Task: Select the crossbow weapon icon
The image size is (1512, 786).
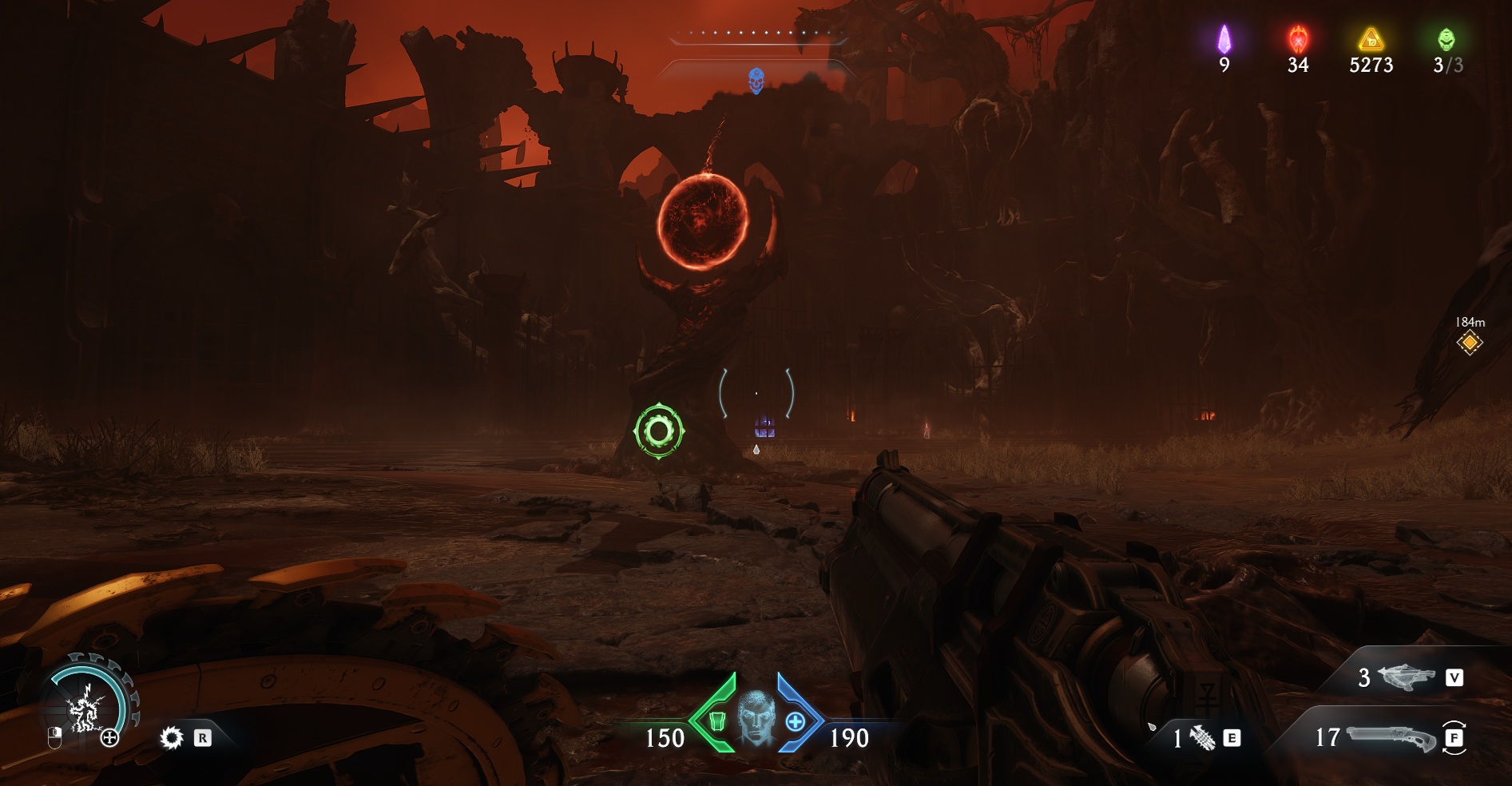Action: [x=1406, y=677]
